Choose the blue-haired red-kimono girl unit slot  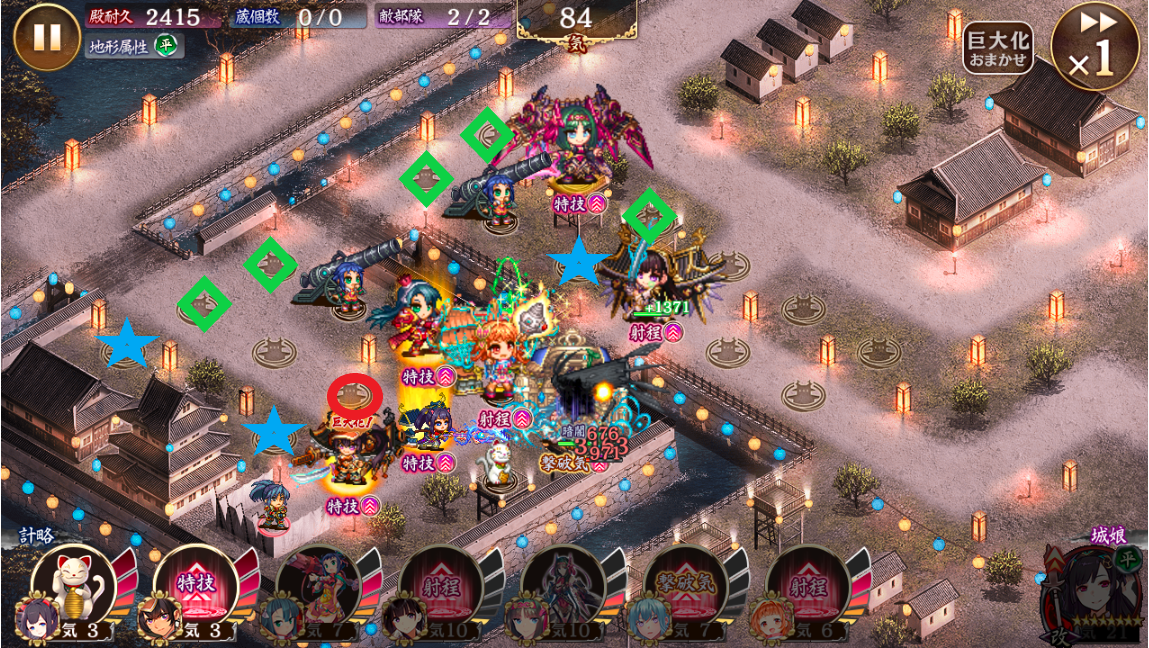(x=317, y=587)
